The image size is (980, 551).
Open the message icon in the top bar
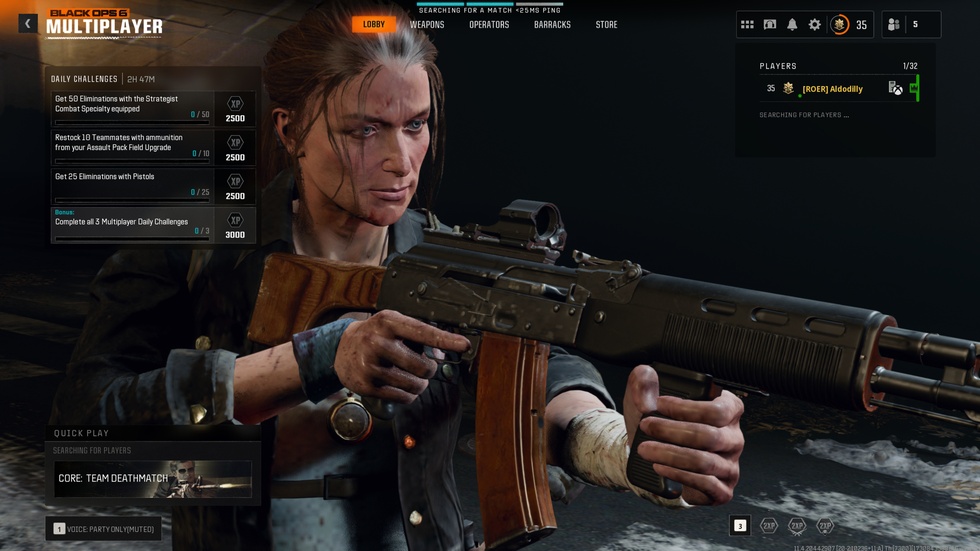[770, 24]
